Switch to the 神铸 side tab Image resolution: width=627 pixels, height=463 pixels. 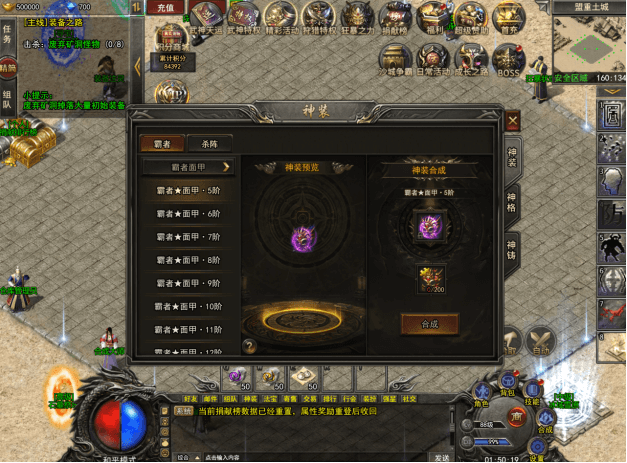point(511,248)
